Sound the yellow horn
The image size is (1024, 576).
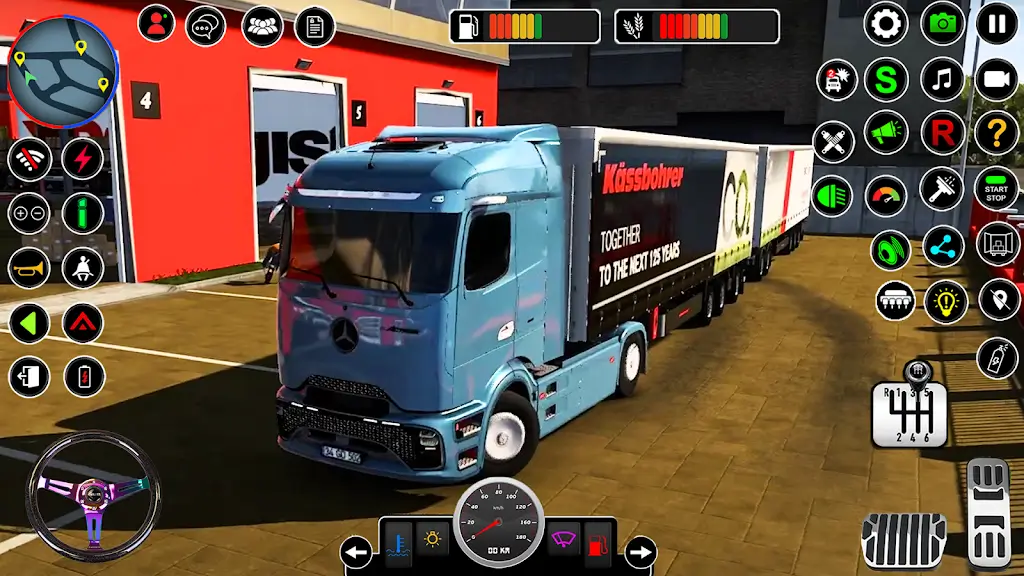pos(29,267)
